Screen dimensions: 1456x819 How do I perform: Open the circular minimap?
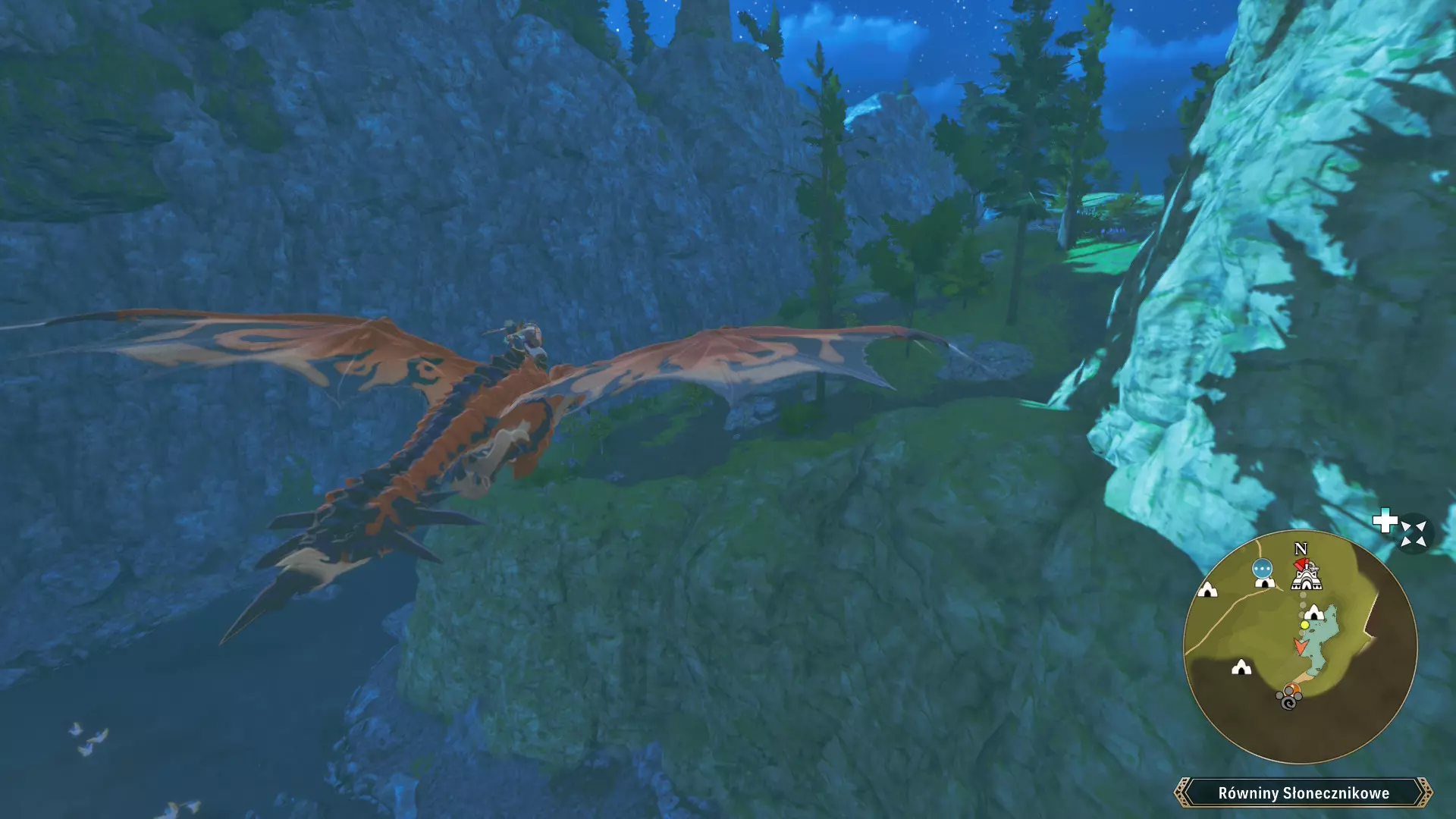point(1300,646)
